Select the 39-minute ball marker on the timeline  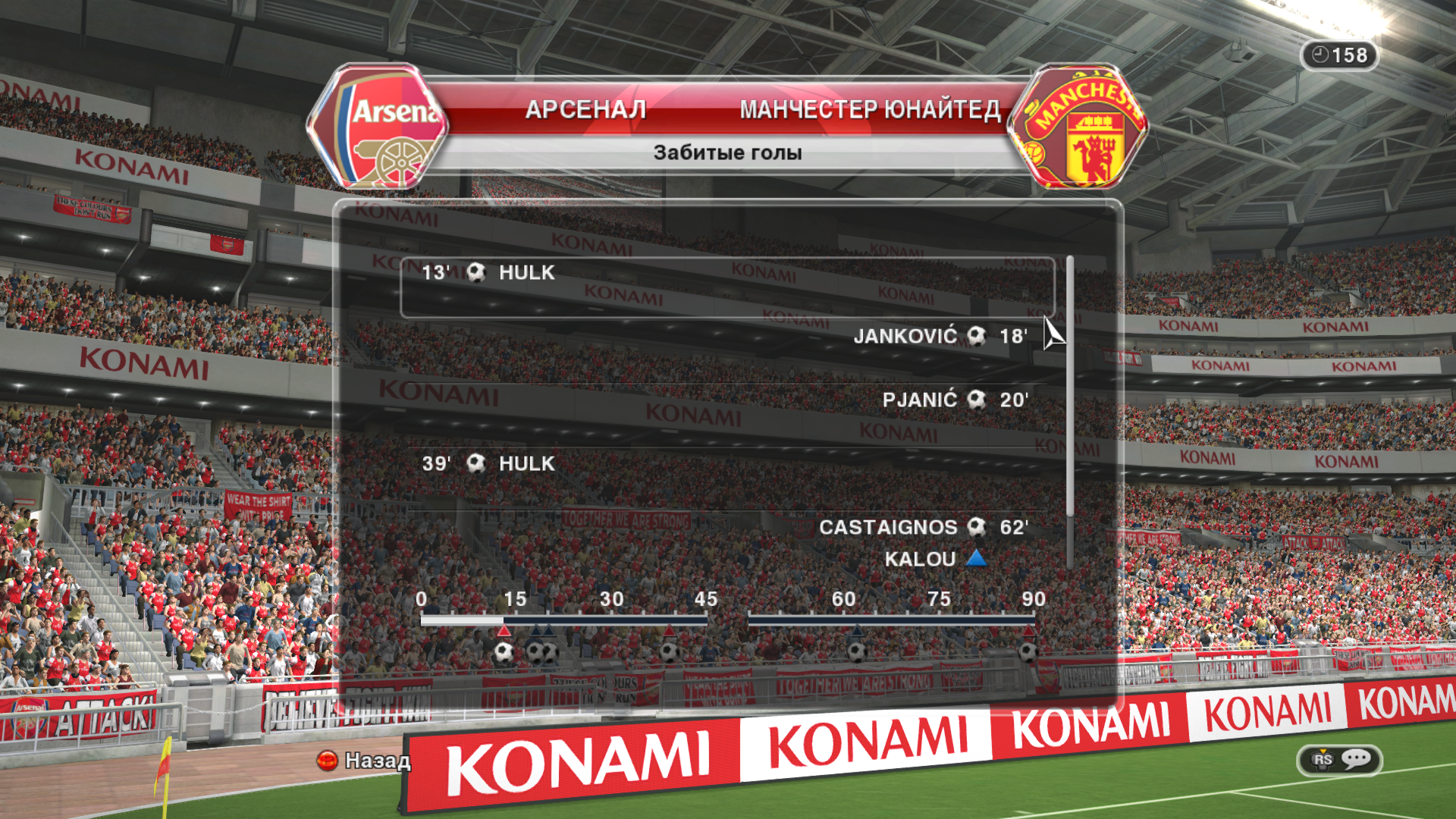pos(670,651)
